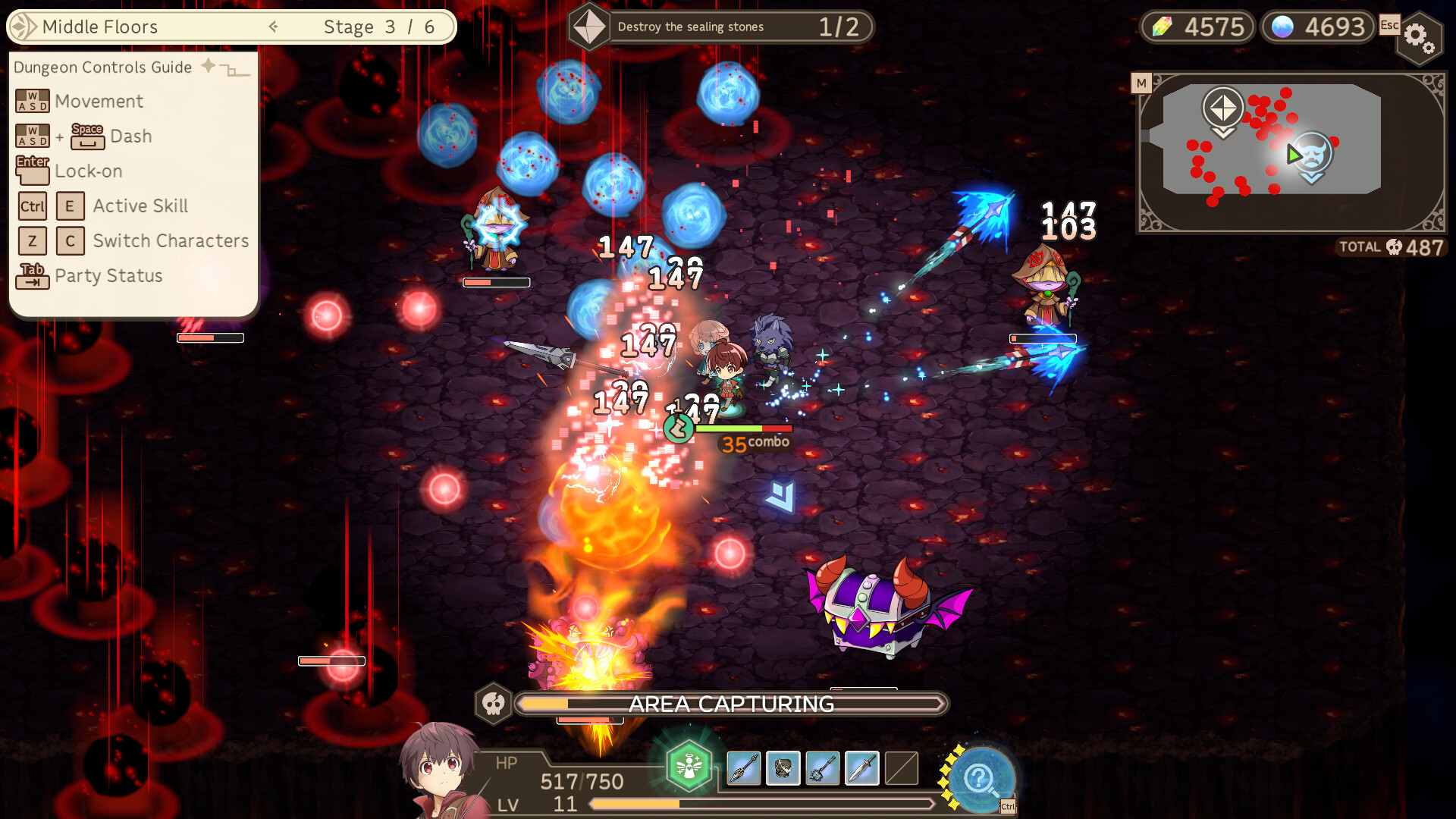
Task: Click the player LV experience bar
Action: [758, 805]
